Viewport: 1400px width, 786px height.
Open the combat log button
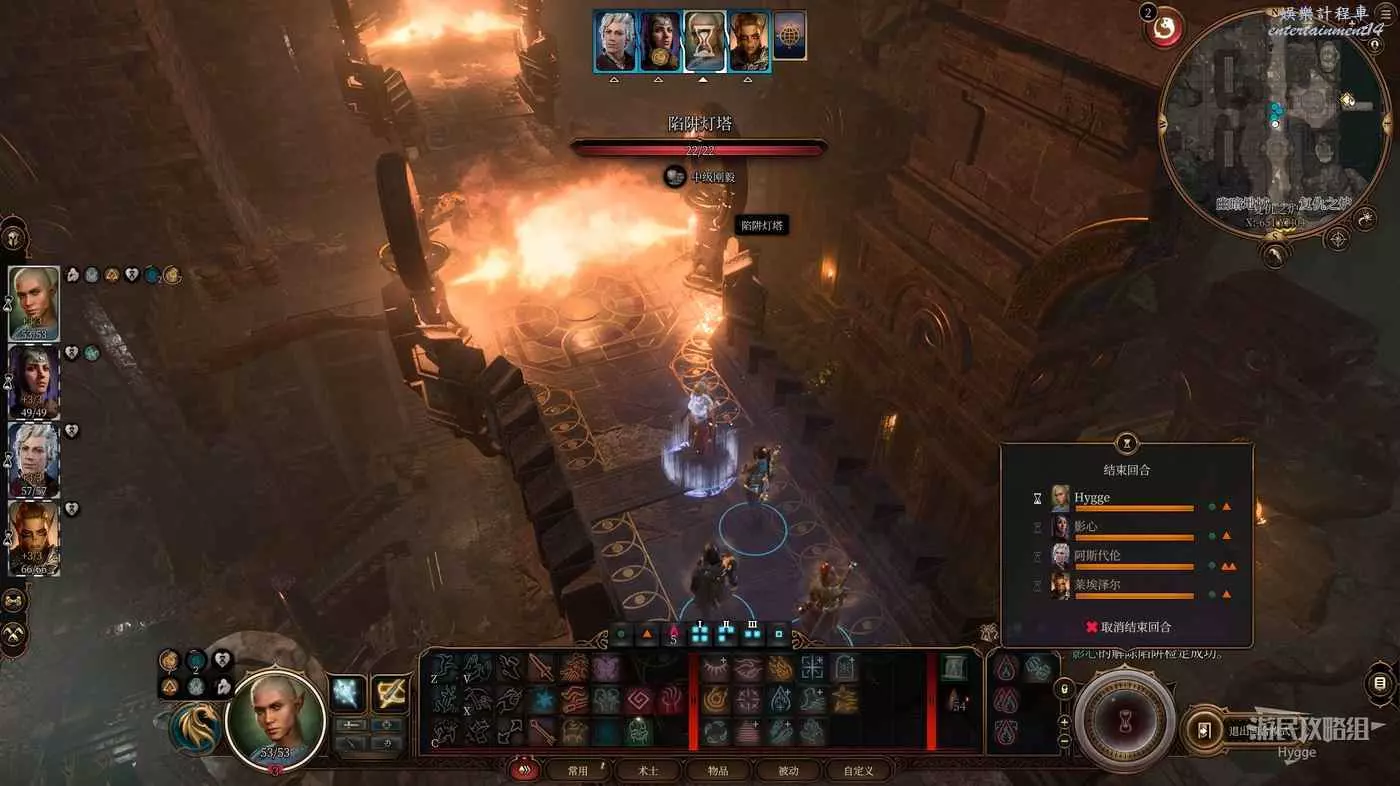click(x=1380, y=684)
